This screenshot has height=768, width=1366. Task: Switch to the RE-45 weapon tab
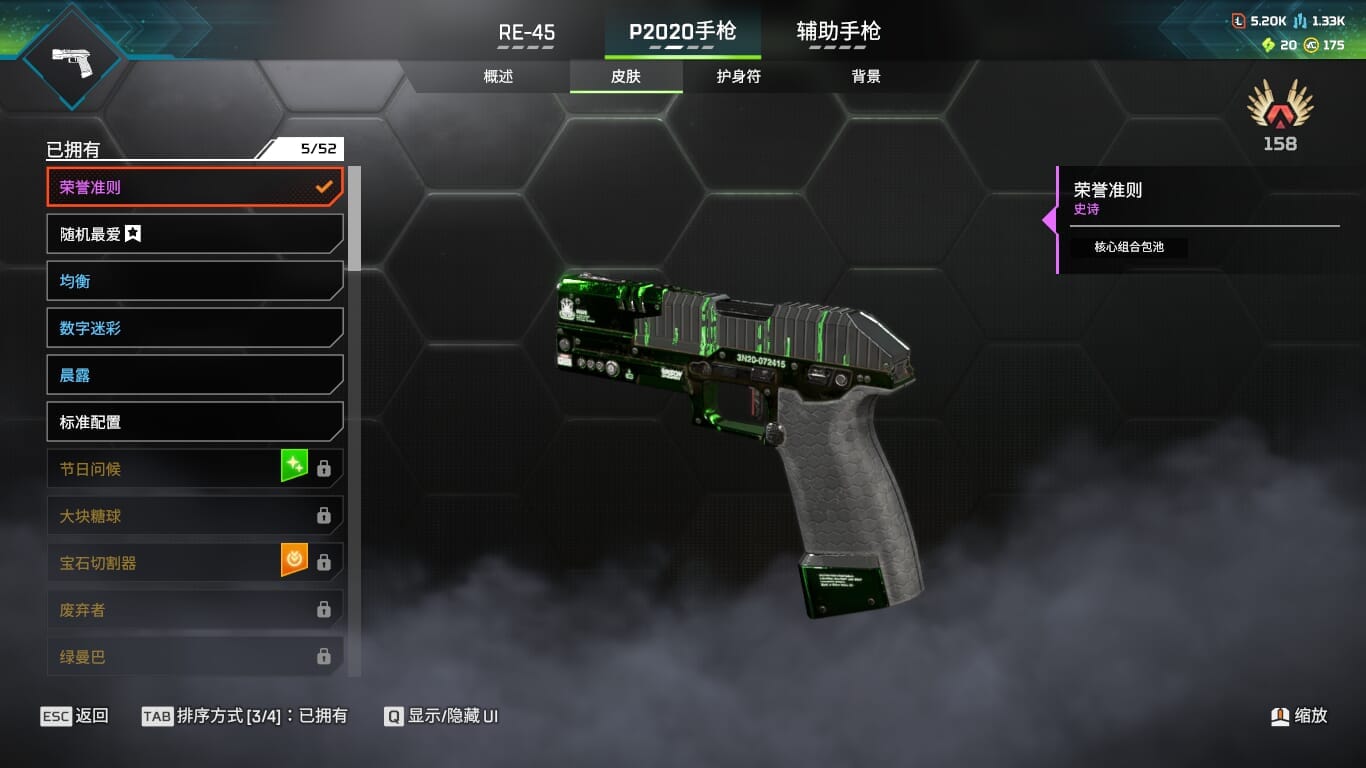[526, 32]
